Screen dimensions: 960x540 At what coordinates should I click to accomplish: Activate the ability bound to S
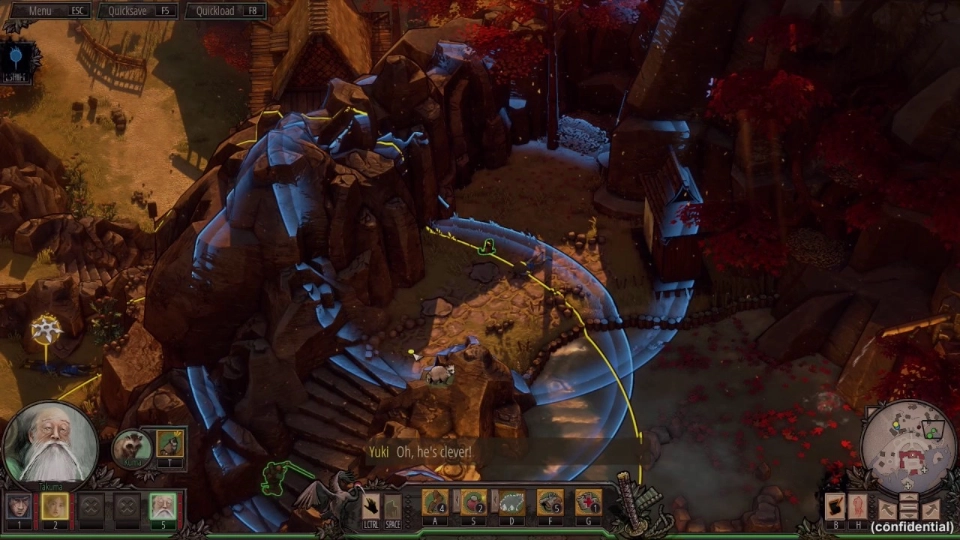473,502
